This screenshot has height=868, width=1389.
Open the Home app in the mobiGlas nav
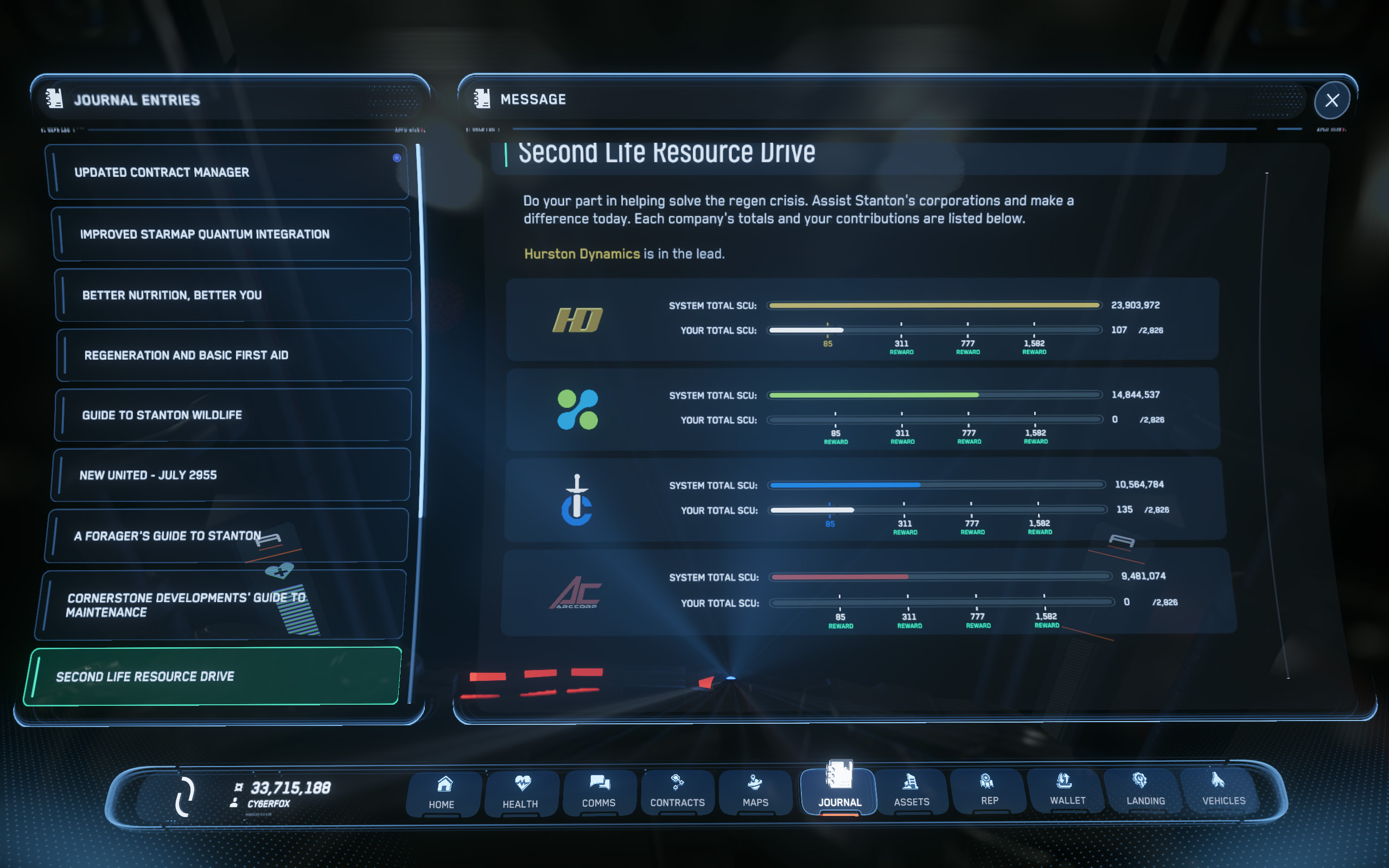pos(443,794)
